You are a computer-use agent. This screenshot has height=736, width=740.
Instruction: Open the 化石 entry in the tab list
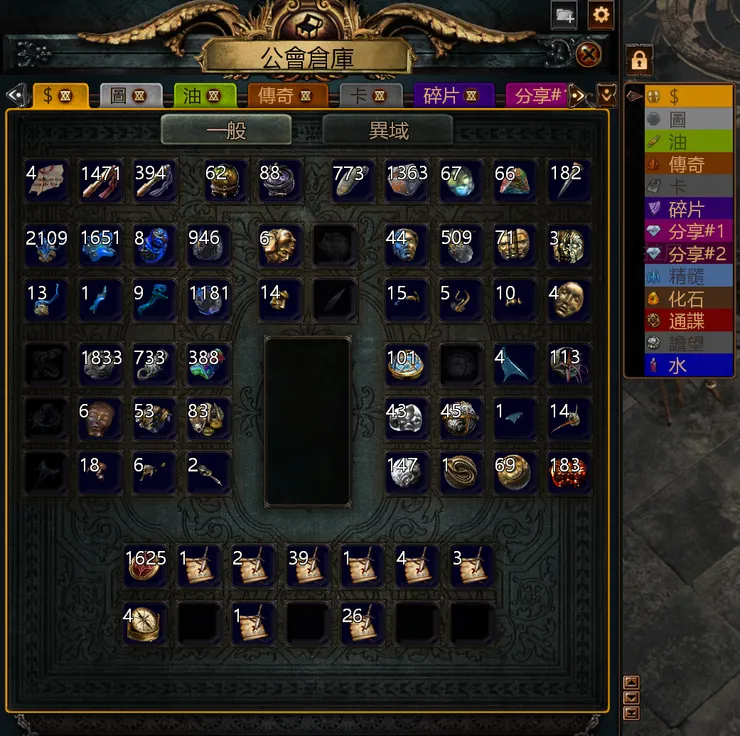tap(685, 299)
